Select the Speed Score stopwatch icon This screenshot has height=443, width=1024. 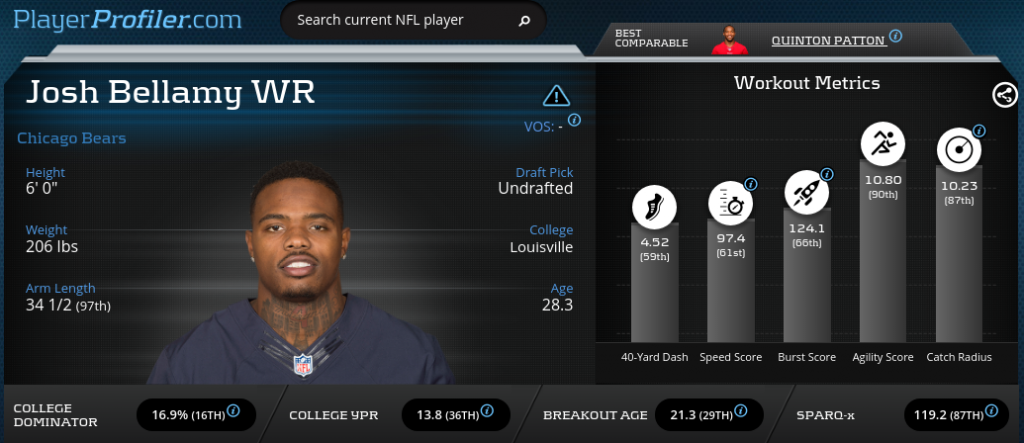(x=731, y=203)
